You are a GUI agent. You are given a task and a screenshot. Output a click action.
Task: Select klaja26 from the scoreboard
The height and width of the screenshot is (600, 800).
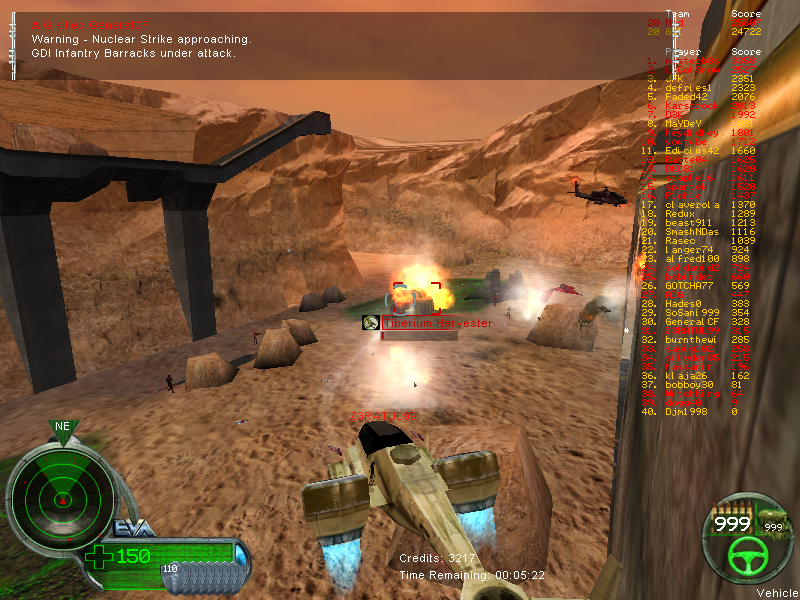click(x=689, y=376)
